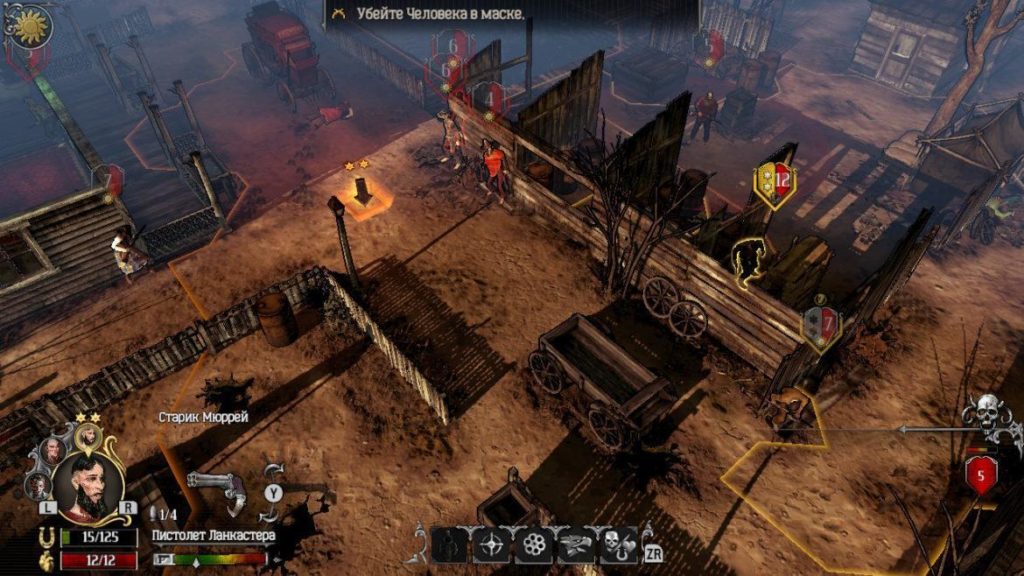Activate the crosshair aim ability
The height and width of the screenshot is (576, 1024).
coord(492,544)
